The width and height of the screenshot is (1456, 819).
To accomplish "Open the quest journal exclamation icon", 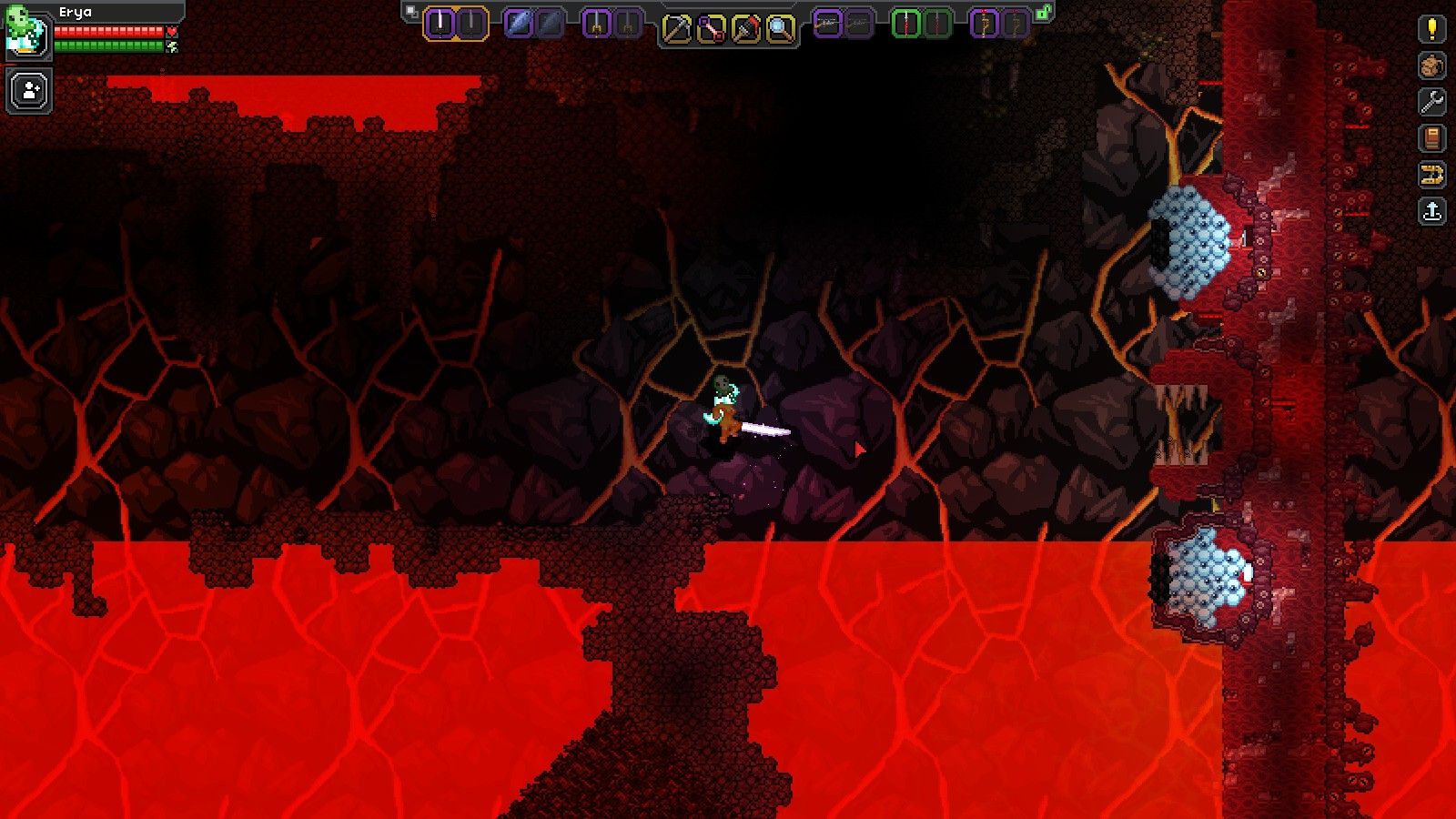I will (x=1431, y=28).
